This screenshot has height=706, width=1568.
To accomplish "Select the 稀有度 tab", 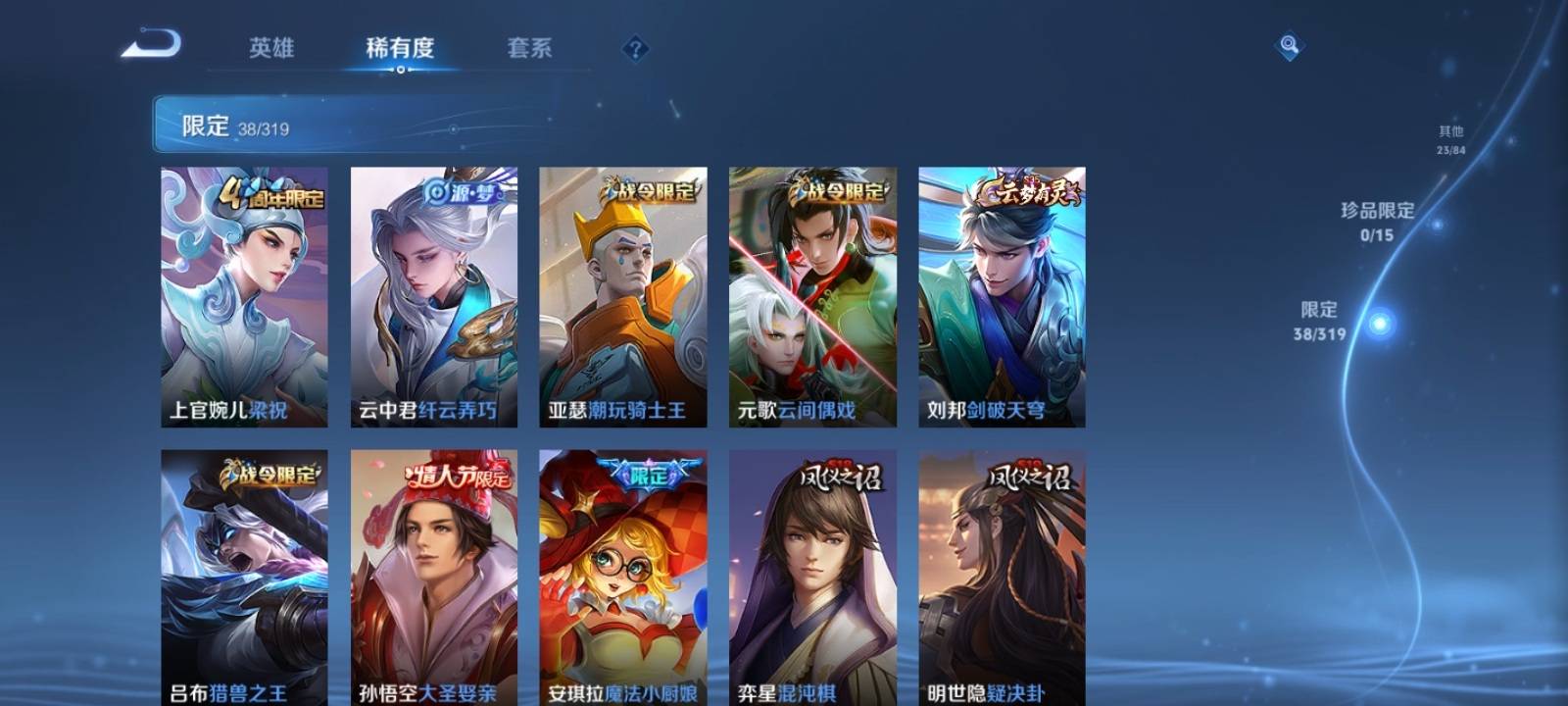I will (400, 48).
